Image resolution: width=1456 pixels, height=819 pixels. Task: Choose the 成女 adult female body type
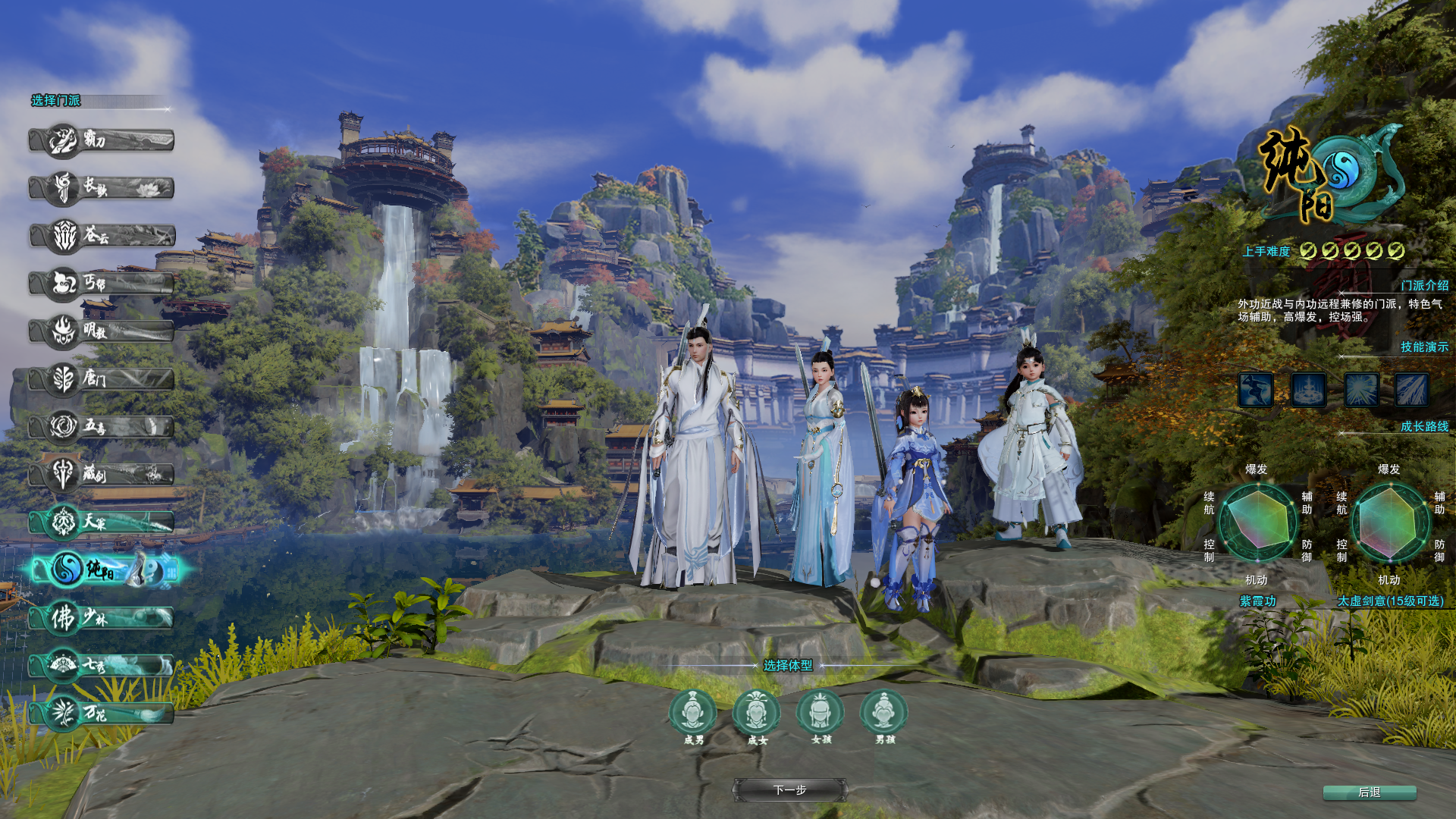point(756,713)
